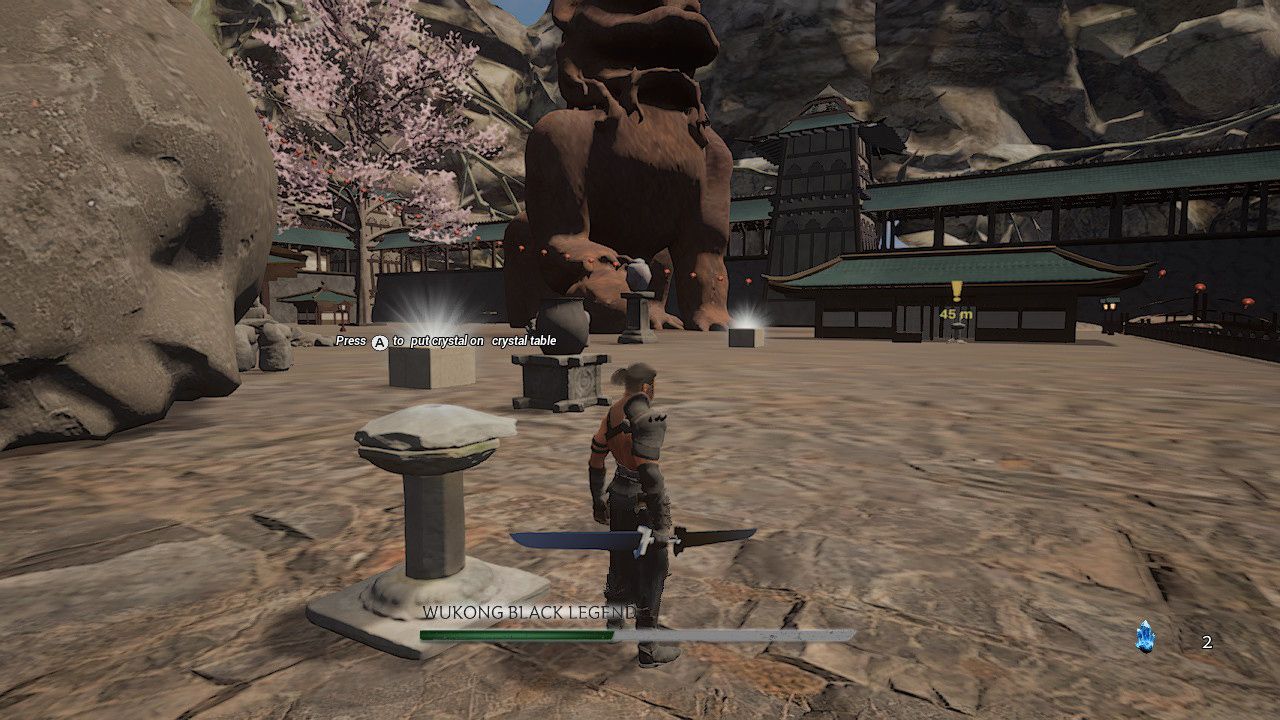
Task: Select the yellow exclamation quest marker
Action: click(x=956, y=290)
